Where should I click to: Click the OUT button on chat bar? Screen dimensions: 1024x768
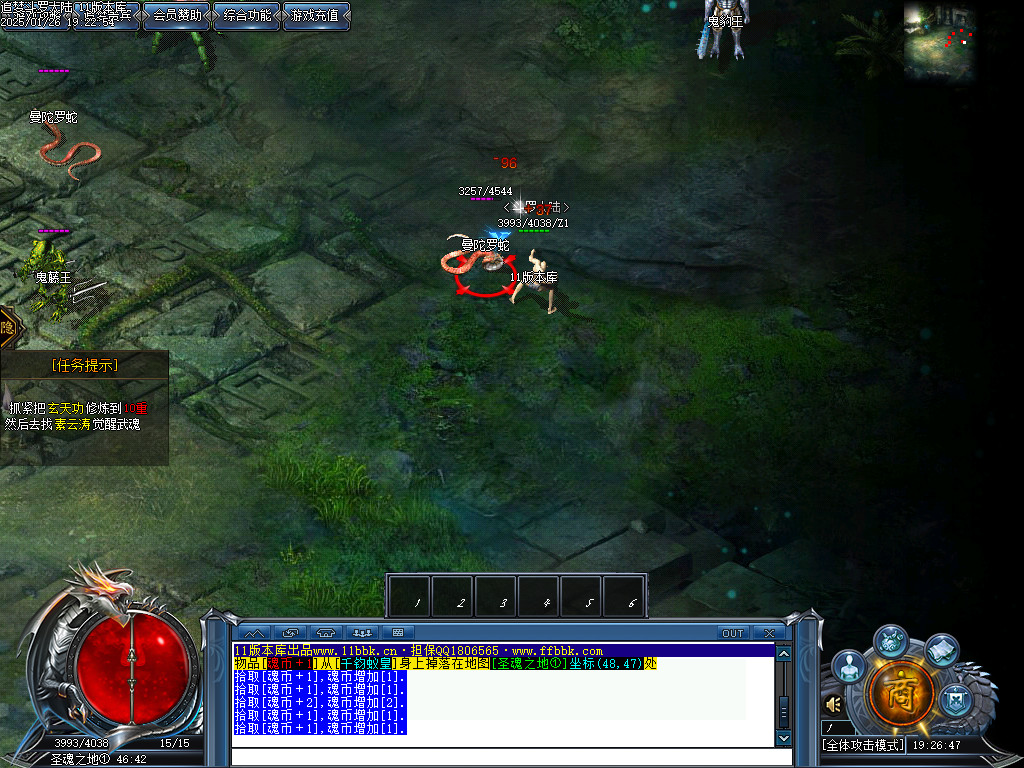733,633
